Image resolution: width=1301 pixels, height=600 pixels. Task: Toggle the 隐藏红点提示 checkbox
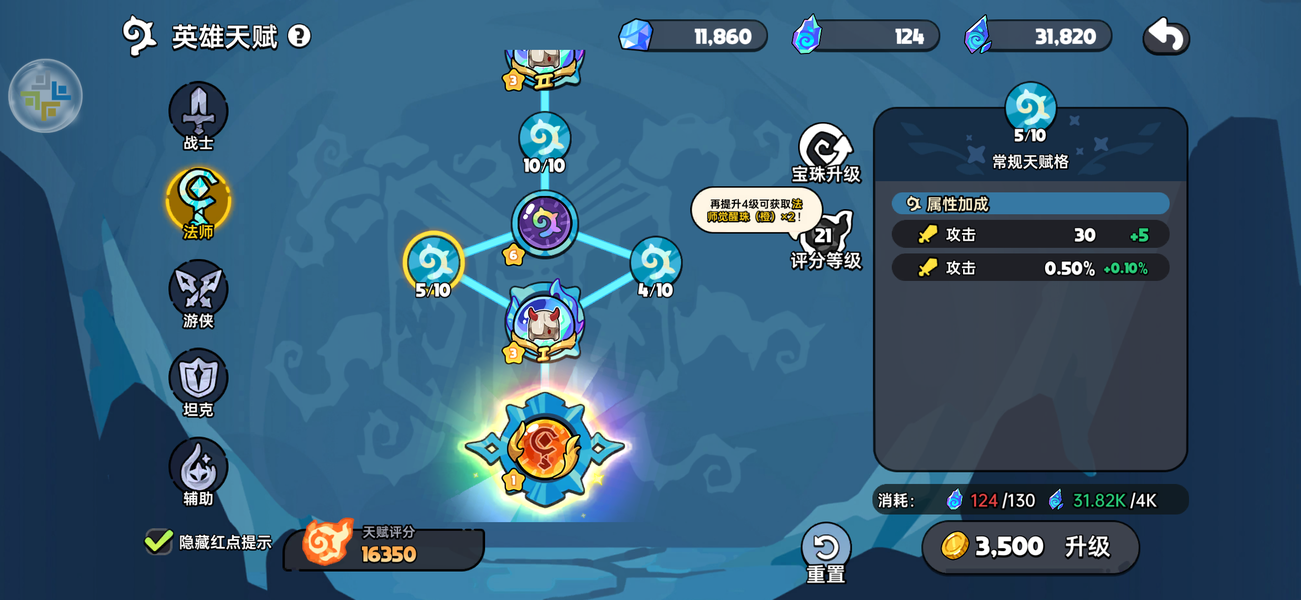pyautogui.click(x=158, y=541)
